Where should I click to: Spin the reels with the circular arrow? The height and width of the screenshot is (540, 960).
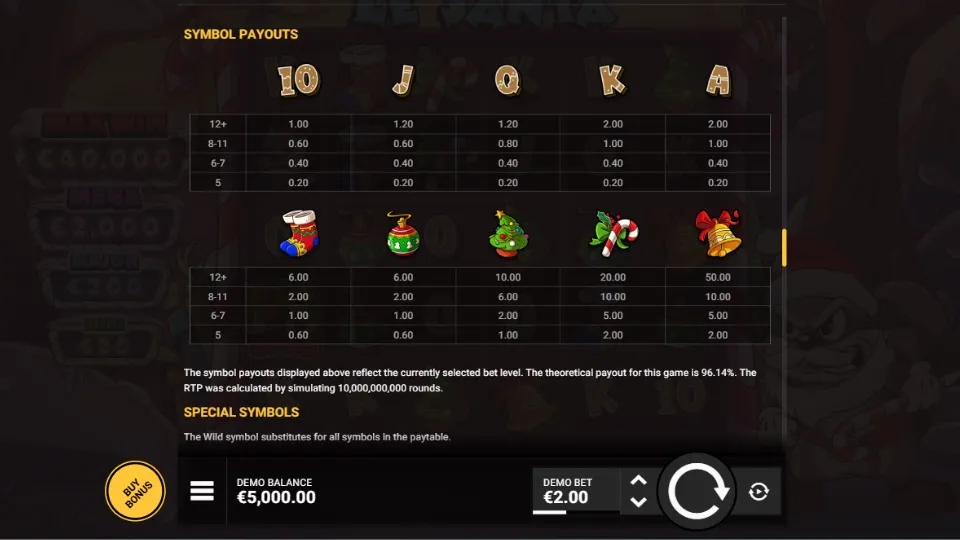tap(700, 491)
